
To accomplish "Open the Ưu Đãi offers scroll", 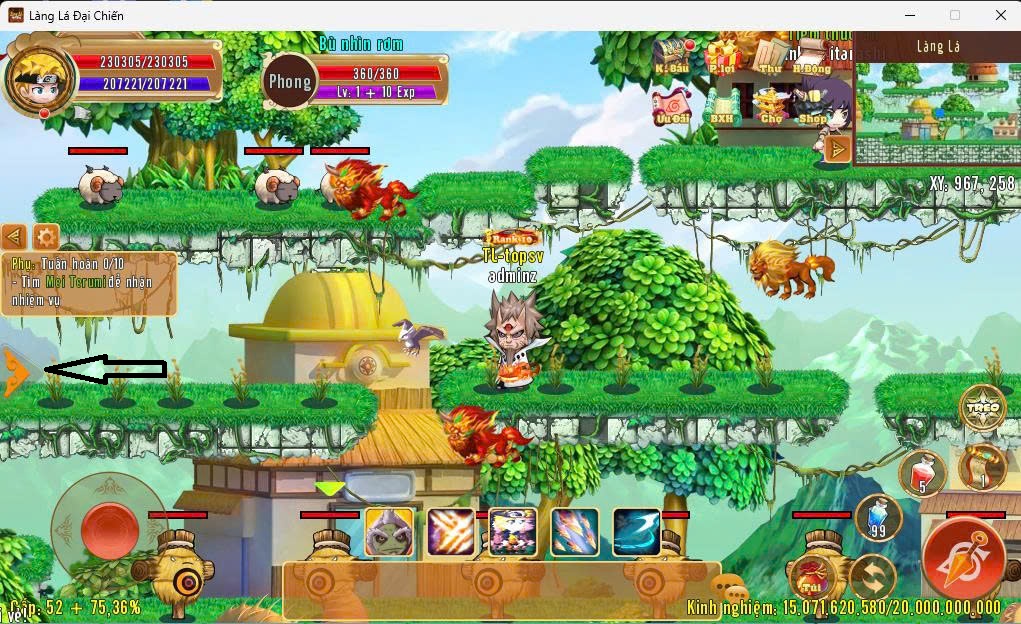I will (x=672, y=104).
